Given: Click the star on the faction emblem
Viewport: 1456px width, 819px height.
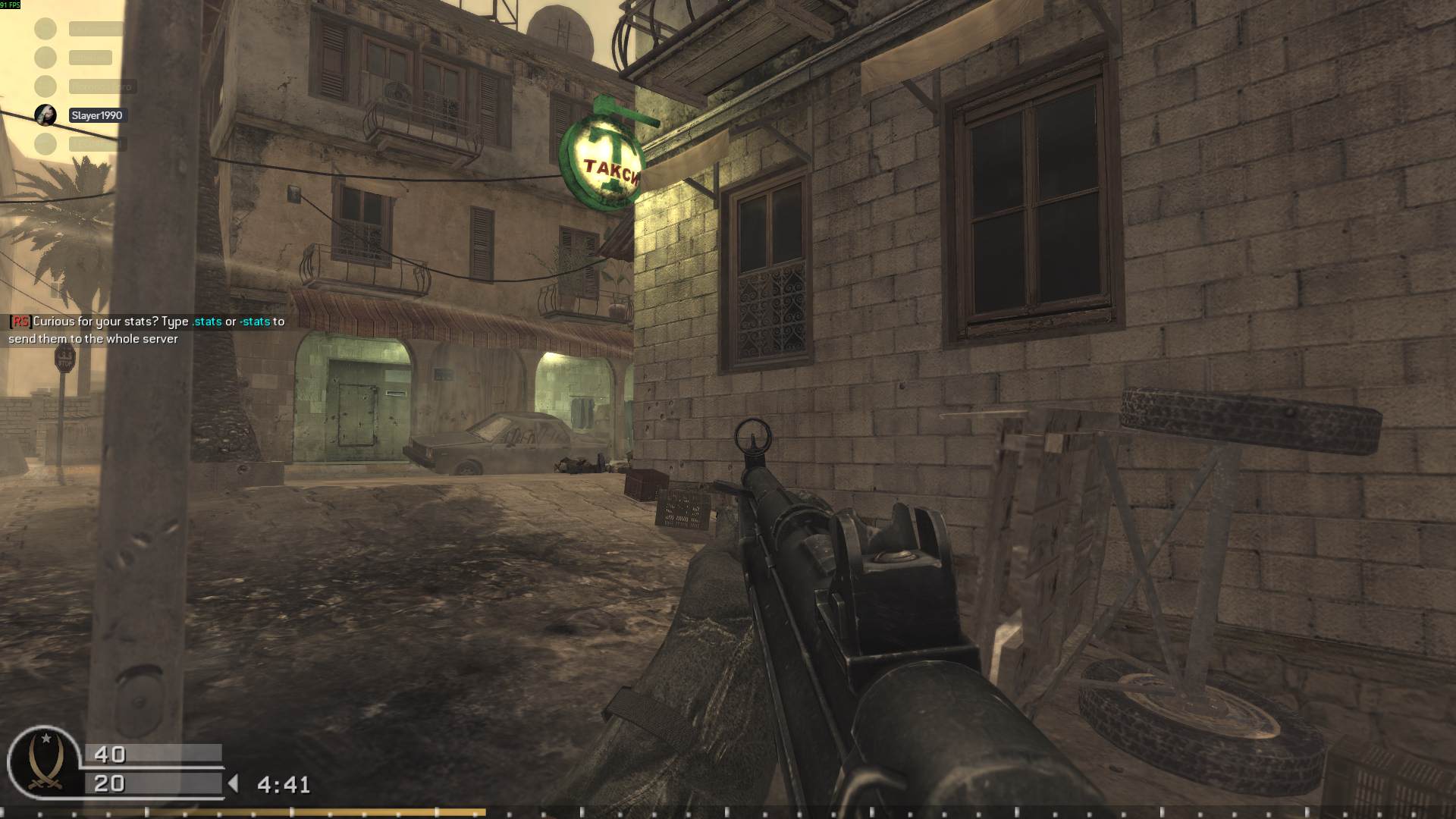Looking at the screenshot, I should [x=46, y=738].
